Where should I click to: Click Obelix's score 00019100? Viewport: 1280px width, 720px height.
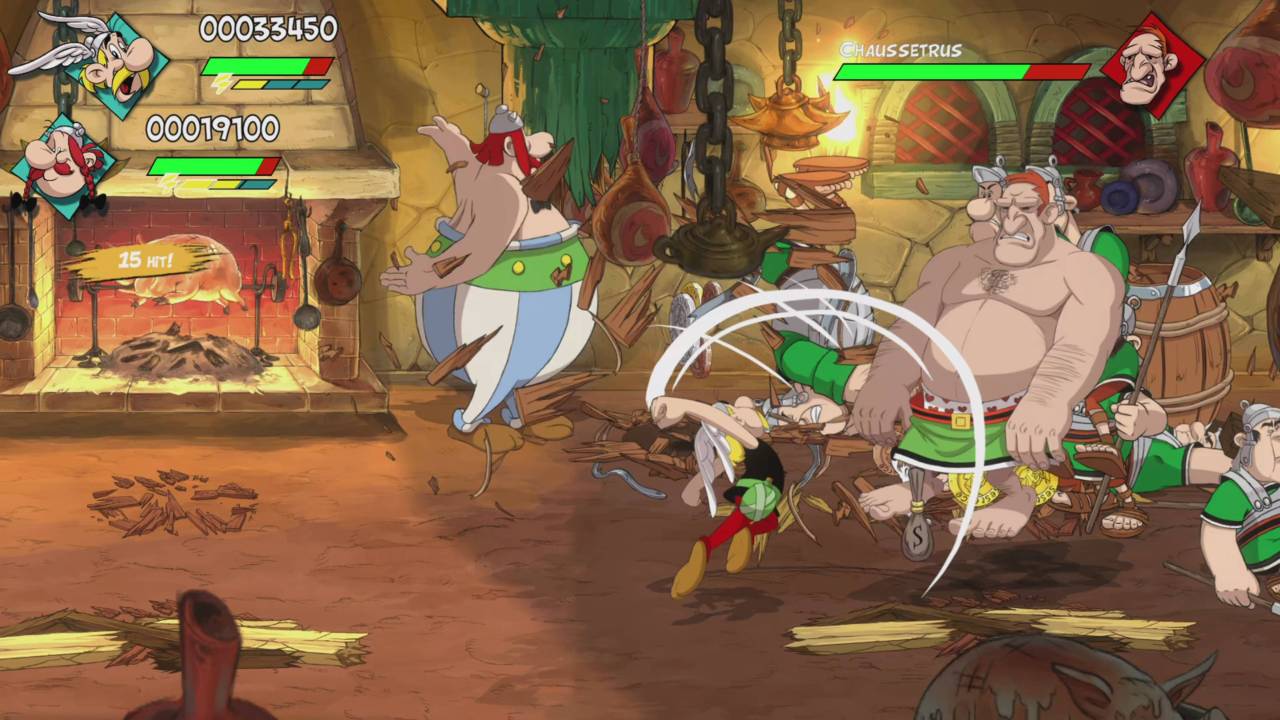click(x=212, y=128)
